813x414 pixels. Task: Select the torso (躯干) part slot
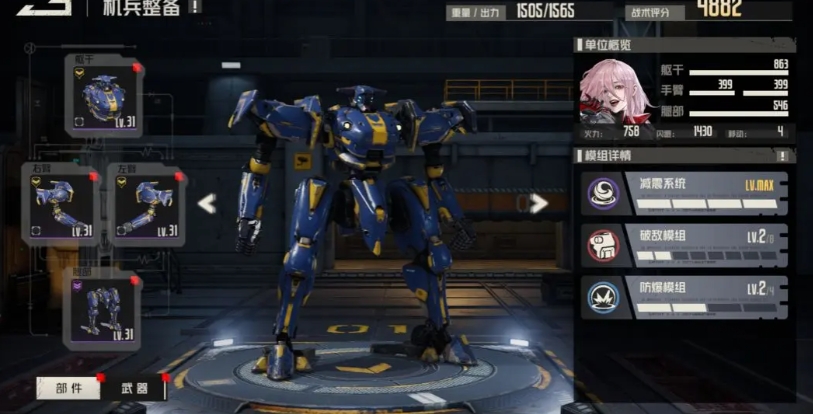[x=103, y=95]
